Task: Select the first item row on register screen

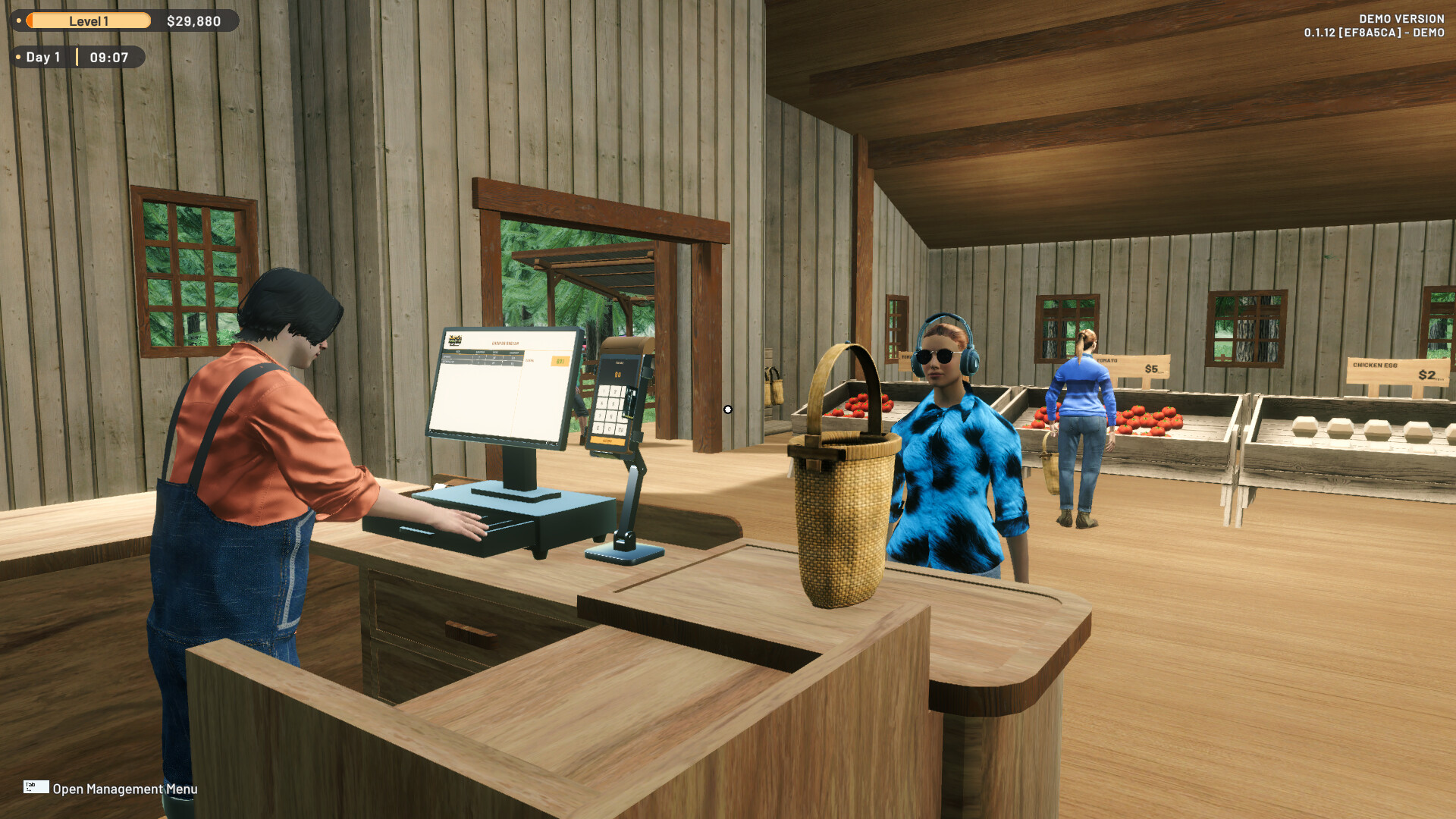Action: click(x=482, y=356)
